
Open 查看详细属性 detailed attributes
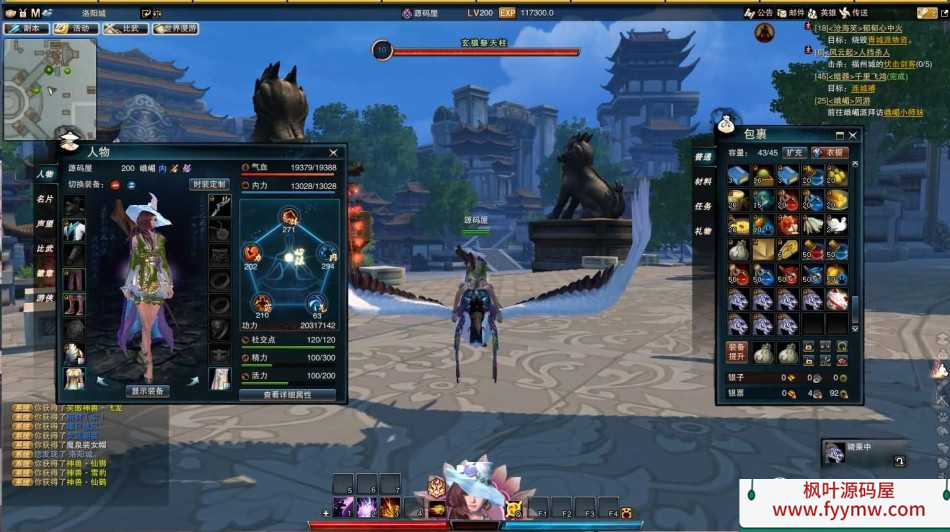pos(287,395)
